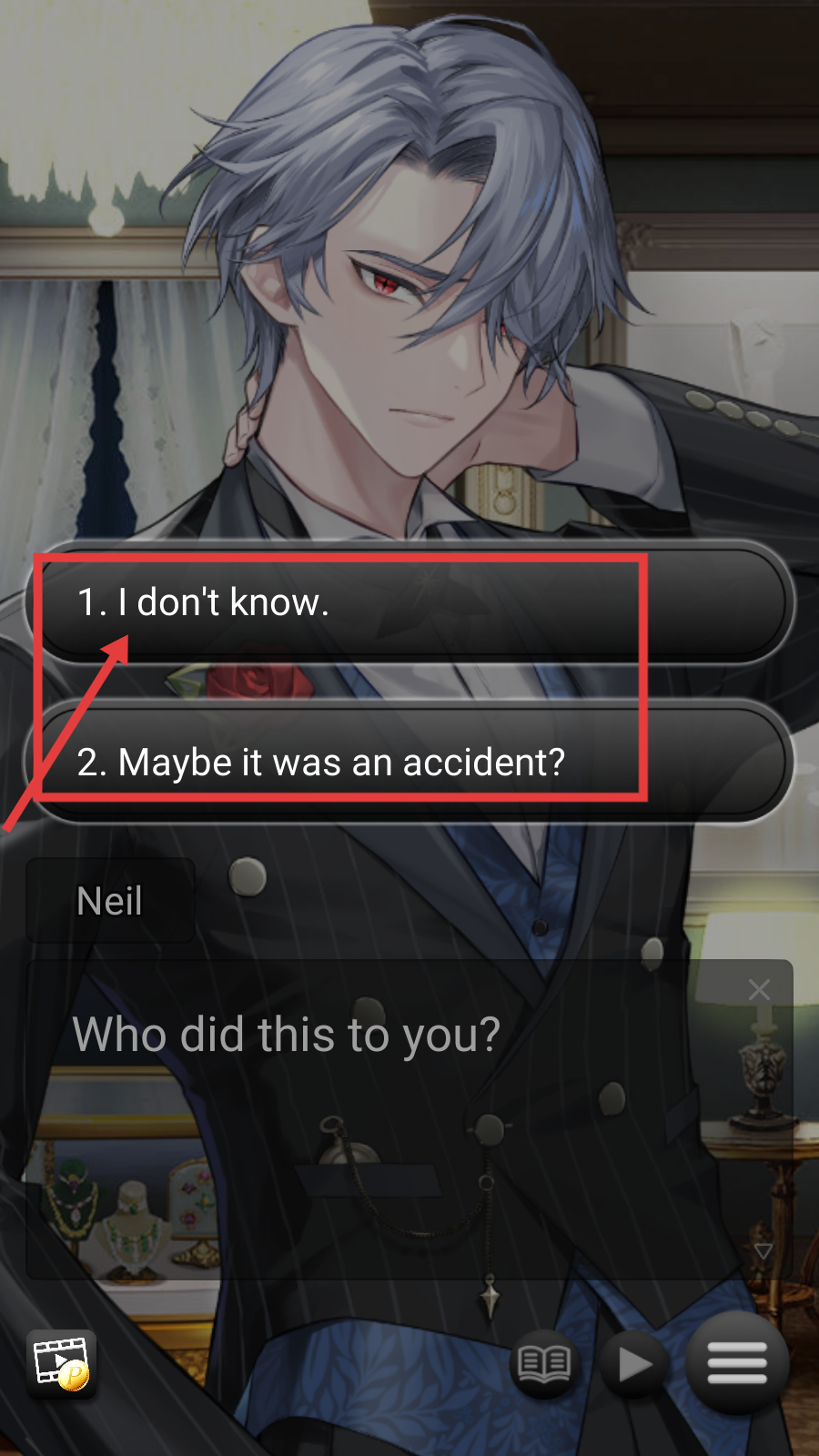
Task: Open the hamburger menu button
Action: click(x=736, y=1363)
